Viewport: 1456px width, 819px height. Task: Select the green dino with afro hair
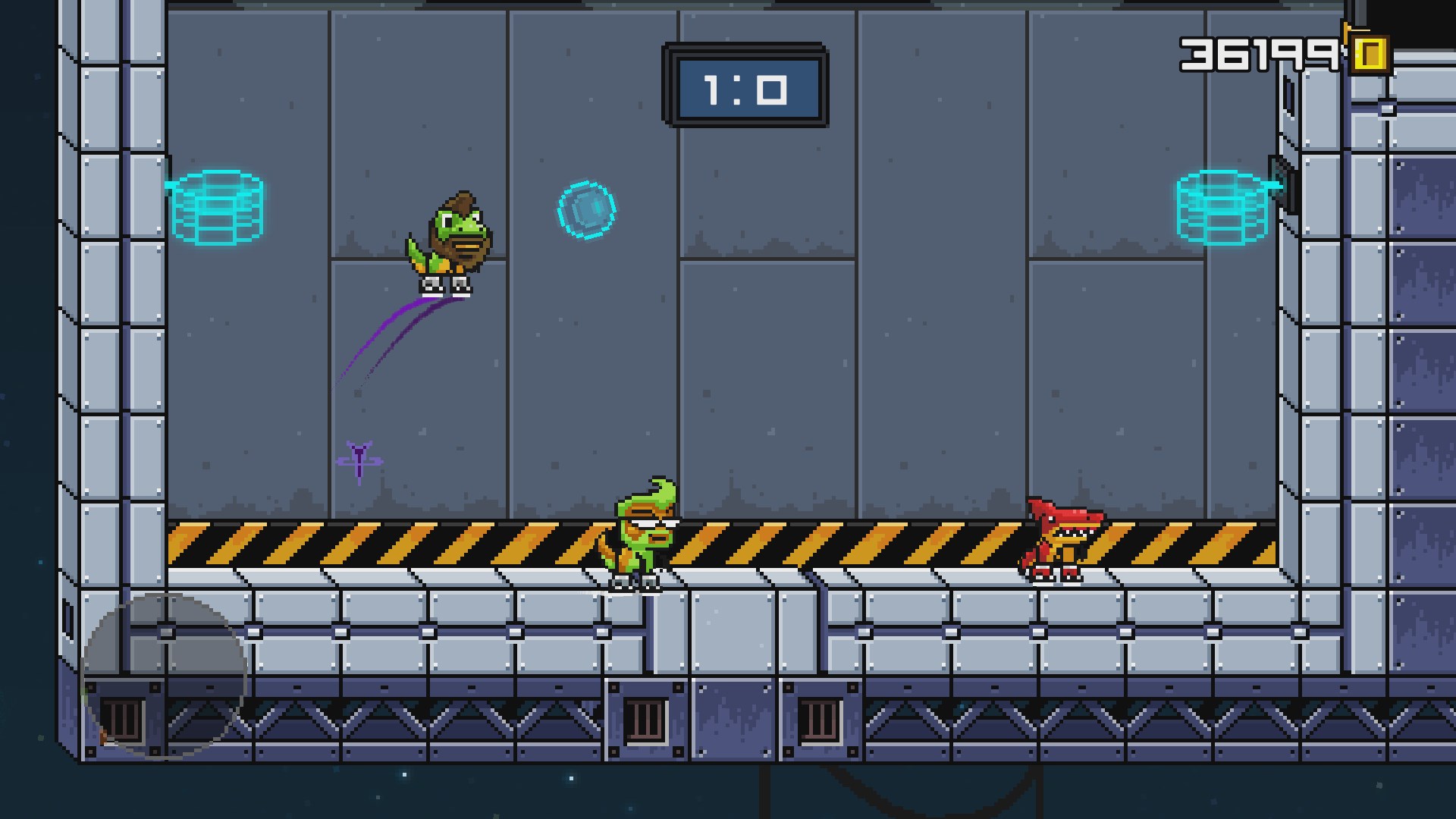click(x=455, y=243)
